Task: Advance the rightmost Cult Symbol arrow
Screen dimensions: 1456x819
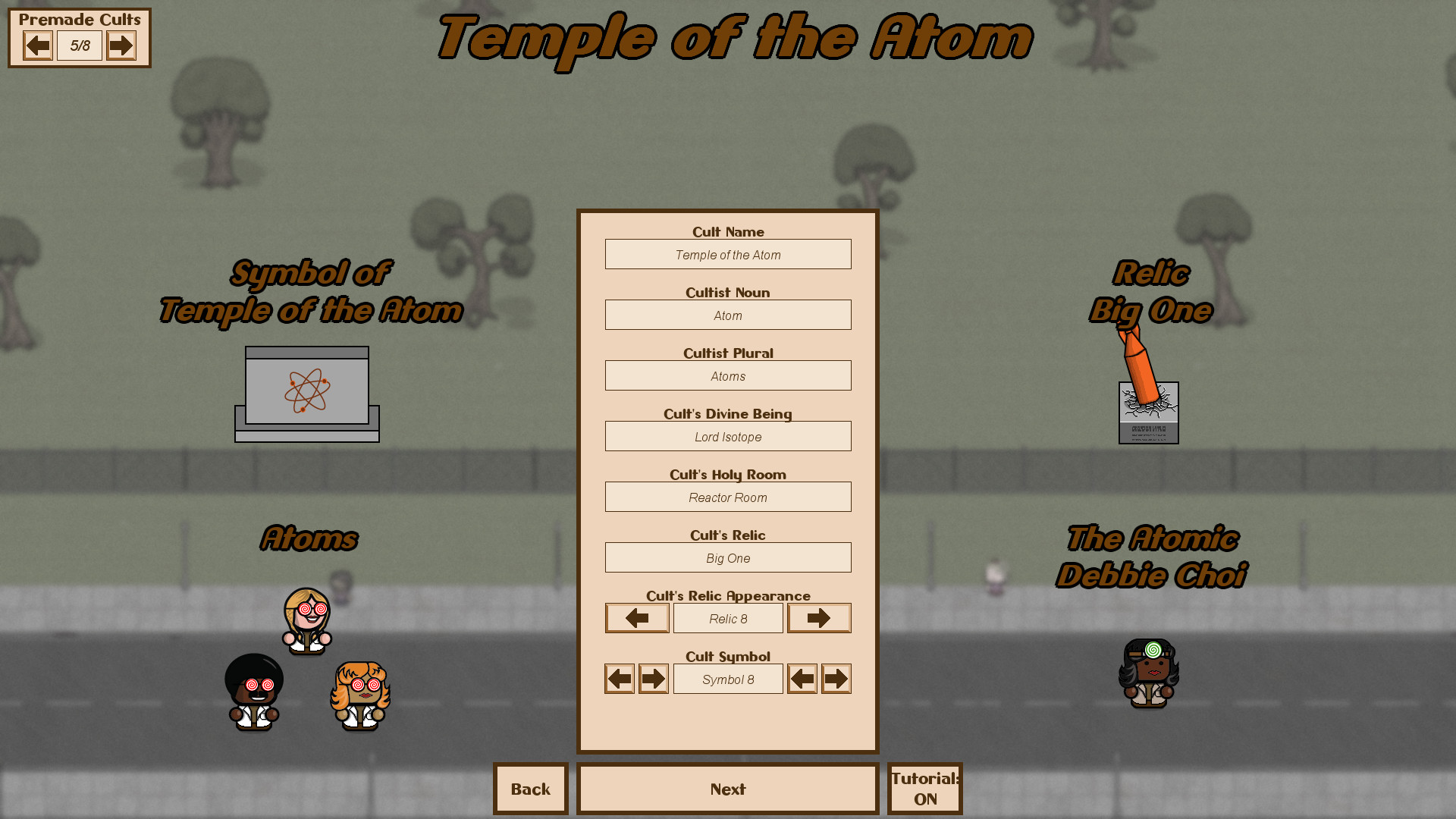Action: (x=836, y=678)
